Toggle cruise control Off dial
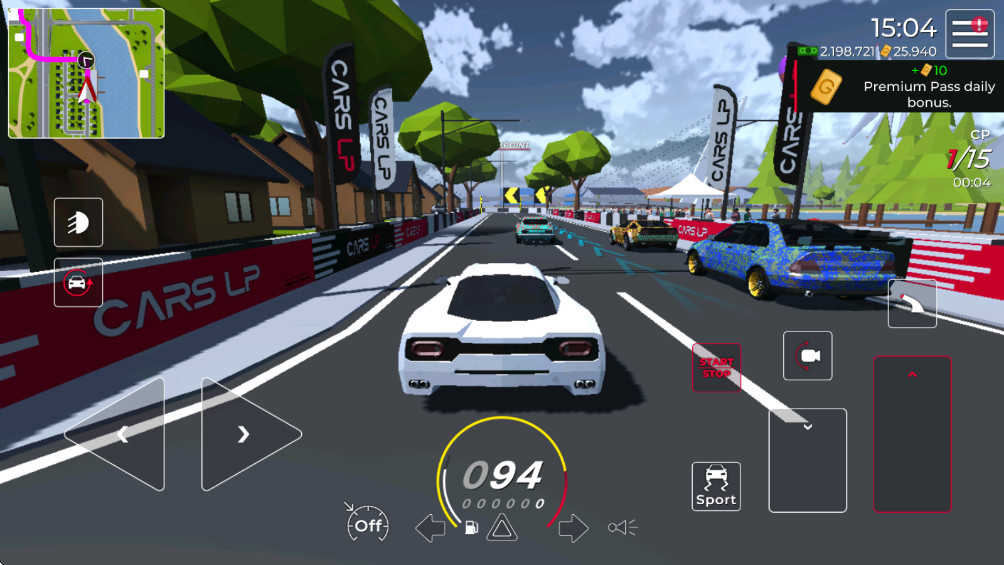 click(367, 523)
